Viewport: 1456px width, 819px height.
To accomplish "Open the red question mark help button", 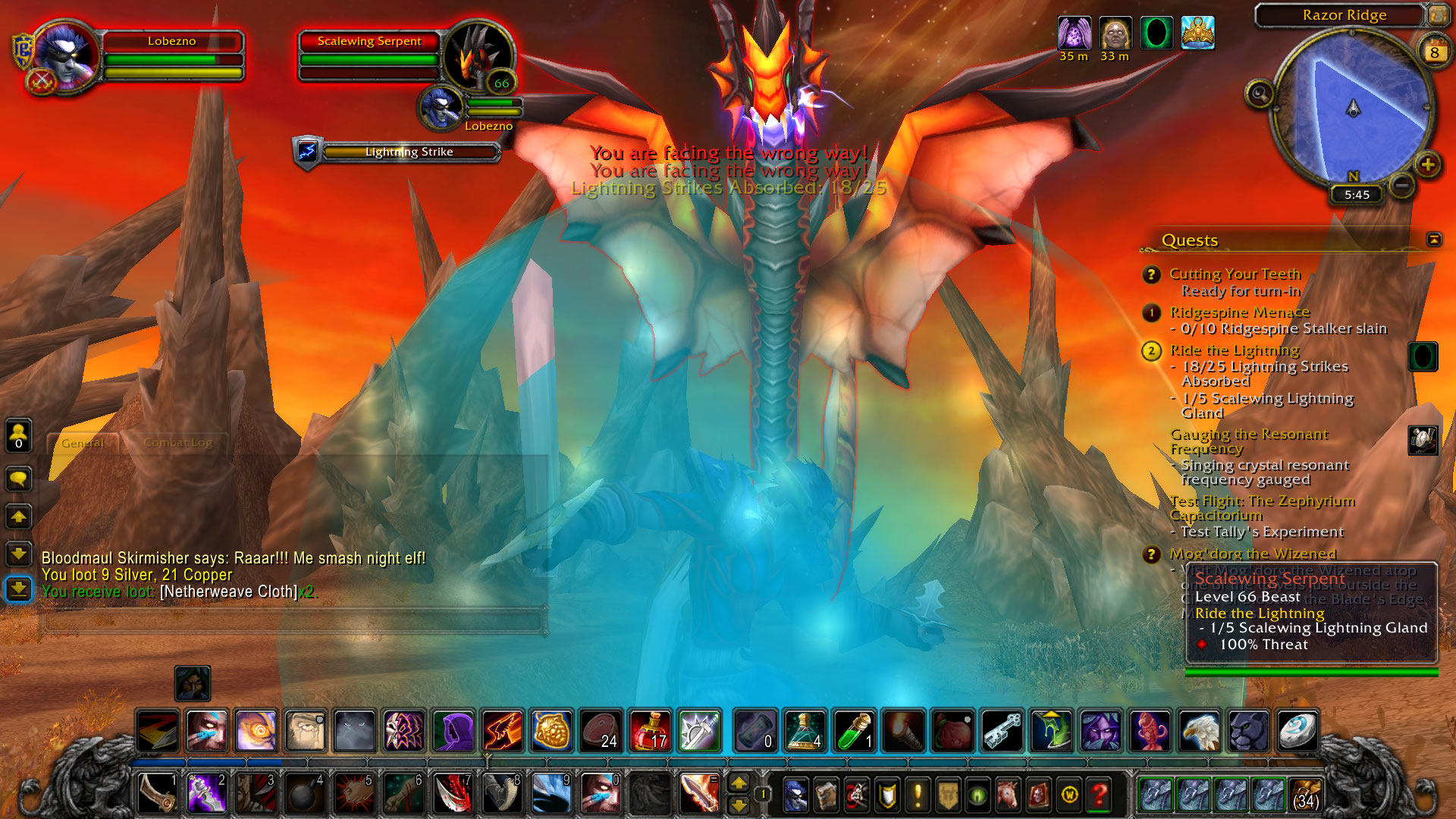I will 1099,795.
